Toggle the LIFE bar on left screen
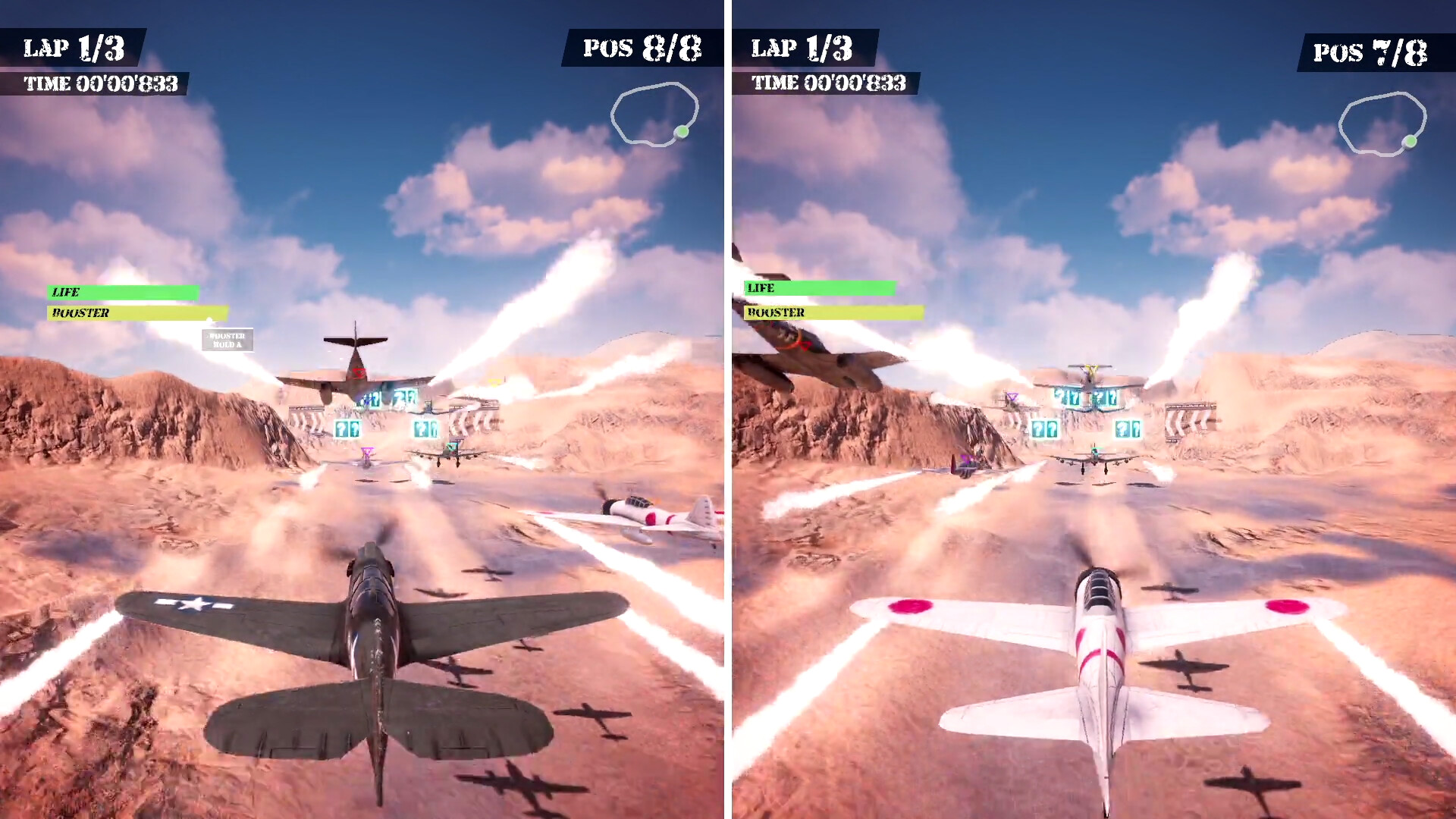 click(x=121, y=291)
